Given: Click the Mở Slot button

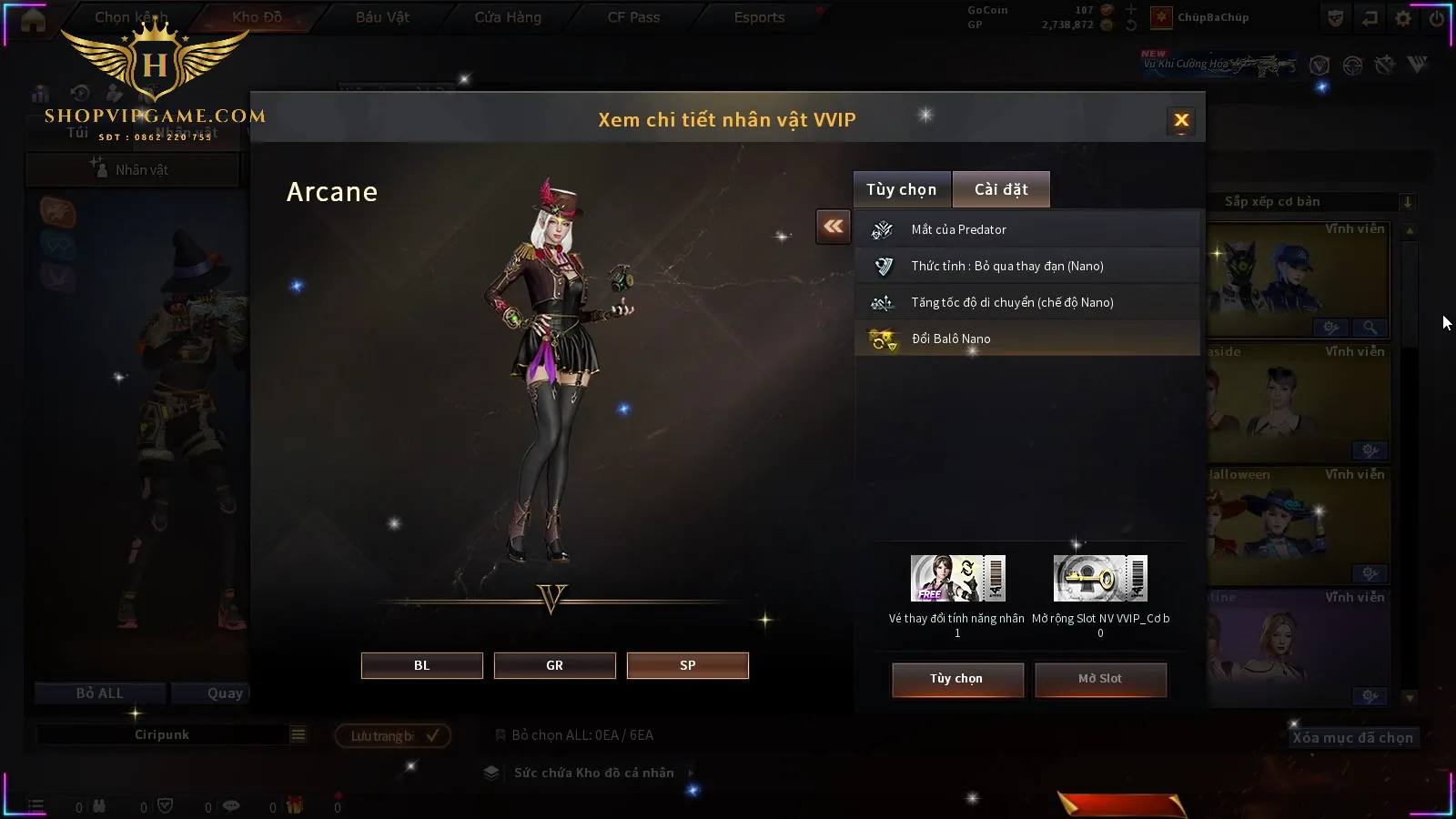Looking at the screenshot, I should coord(1100,679).
